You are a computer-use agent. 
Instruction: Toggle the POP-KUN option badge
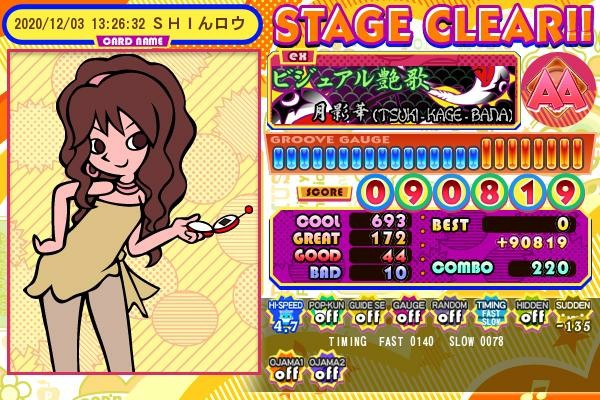click(324, 315)
